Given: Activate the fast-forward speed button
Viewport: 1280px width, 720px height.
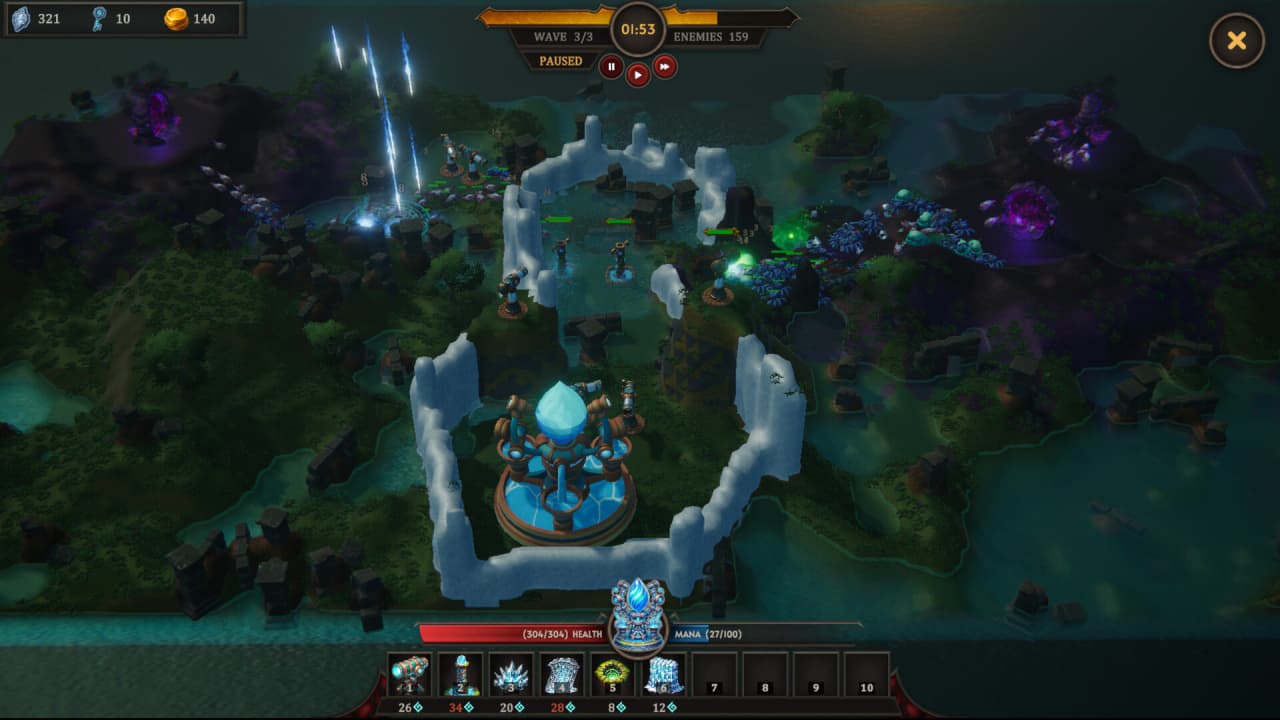Looking at the screenshot, I should [x=665, y=67].
